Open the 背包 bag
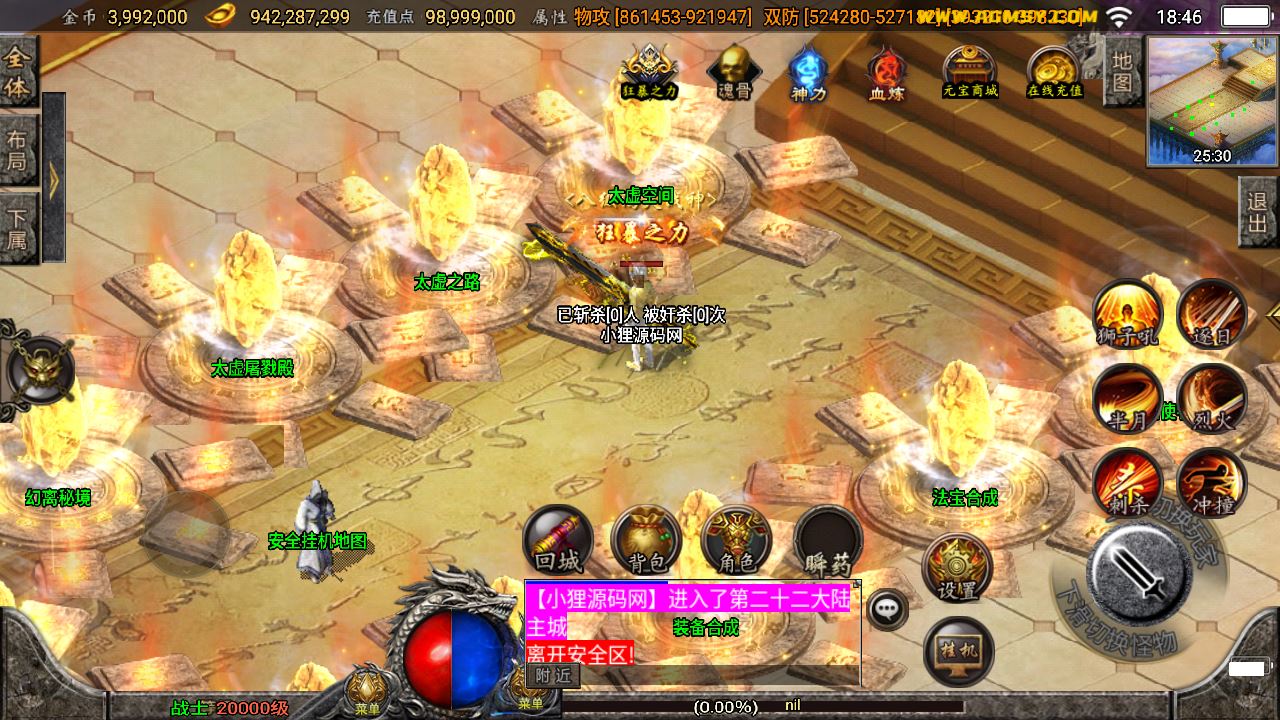 click(x=646, y=540)
